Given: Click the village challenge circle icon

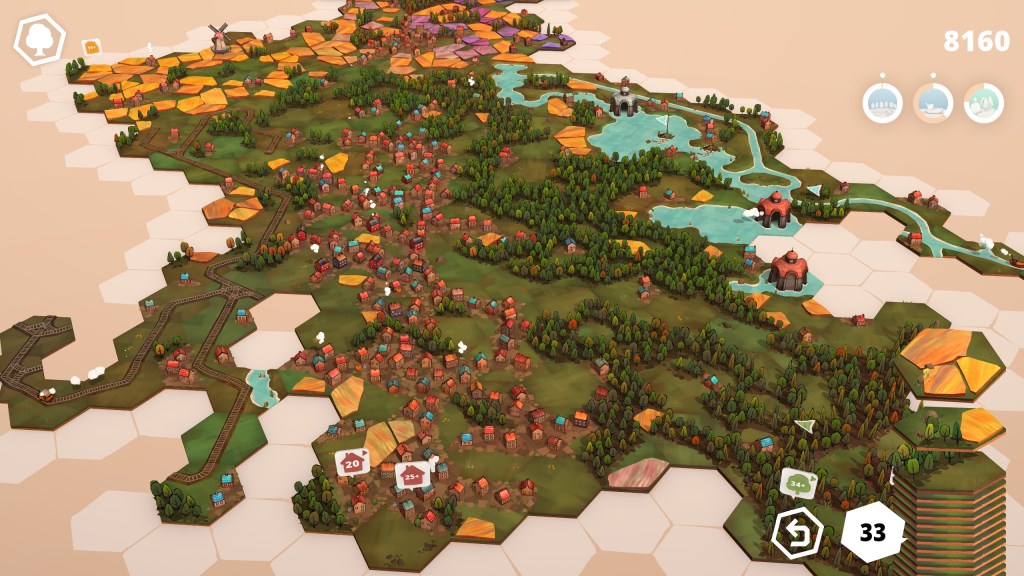Looking at the screenshot, I should point(882,102).
